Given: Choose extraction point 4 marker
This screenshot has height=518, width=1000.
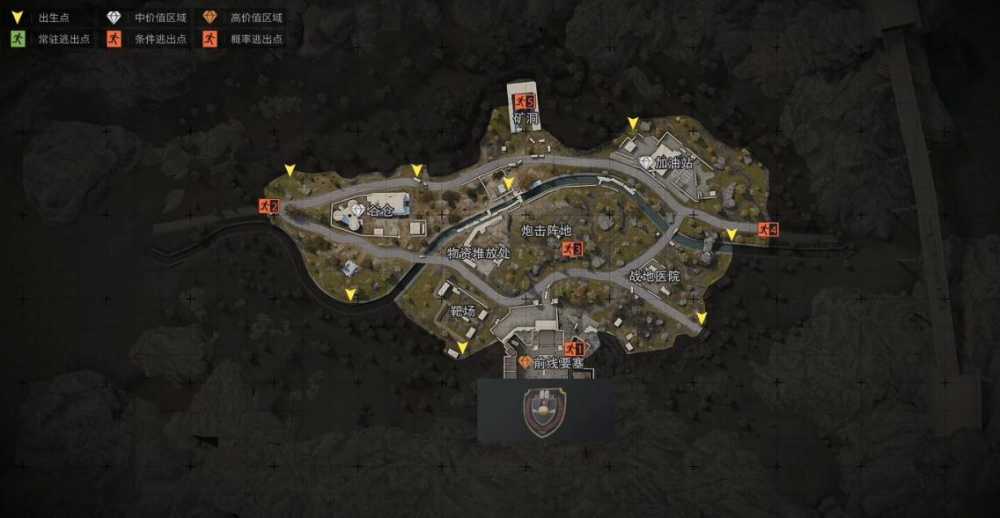Looking at the screenshot, I should pyautogui.click(x=767, y=230).
